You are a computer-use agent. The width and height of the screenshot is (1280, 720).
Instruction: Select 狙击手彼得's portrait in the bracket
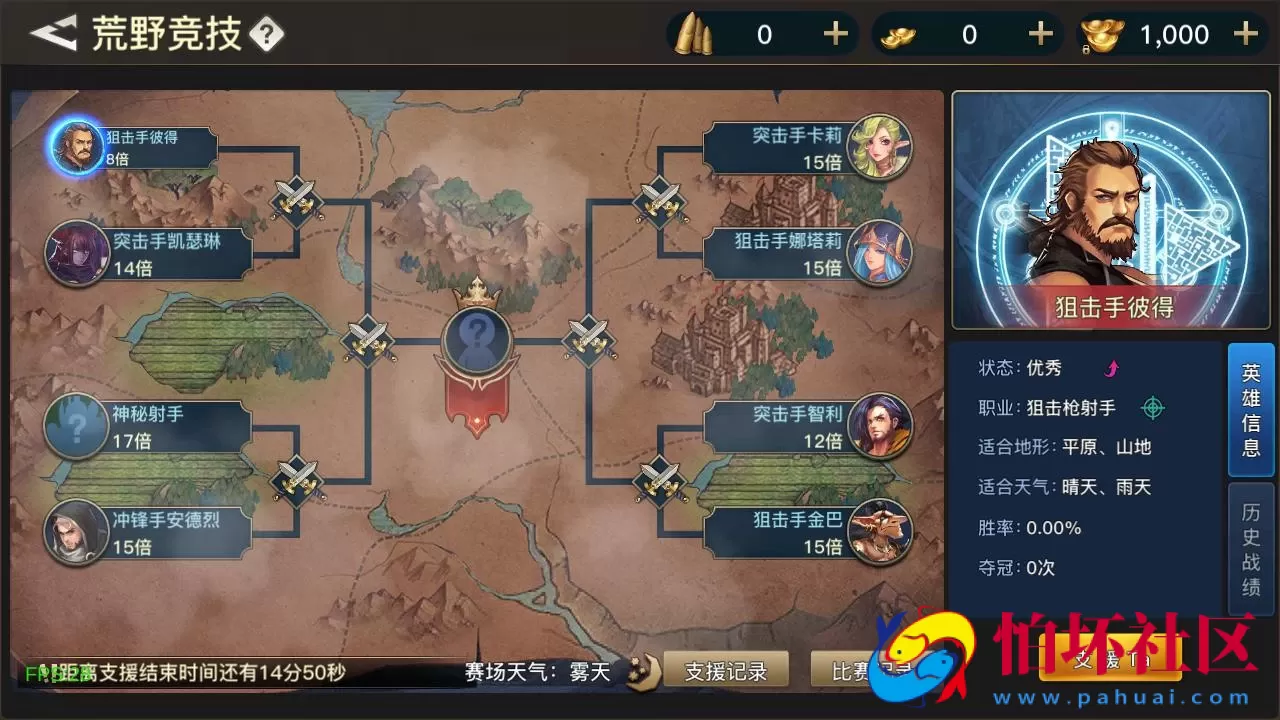point(75,146)
